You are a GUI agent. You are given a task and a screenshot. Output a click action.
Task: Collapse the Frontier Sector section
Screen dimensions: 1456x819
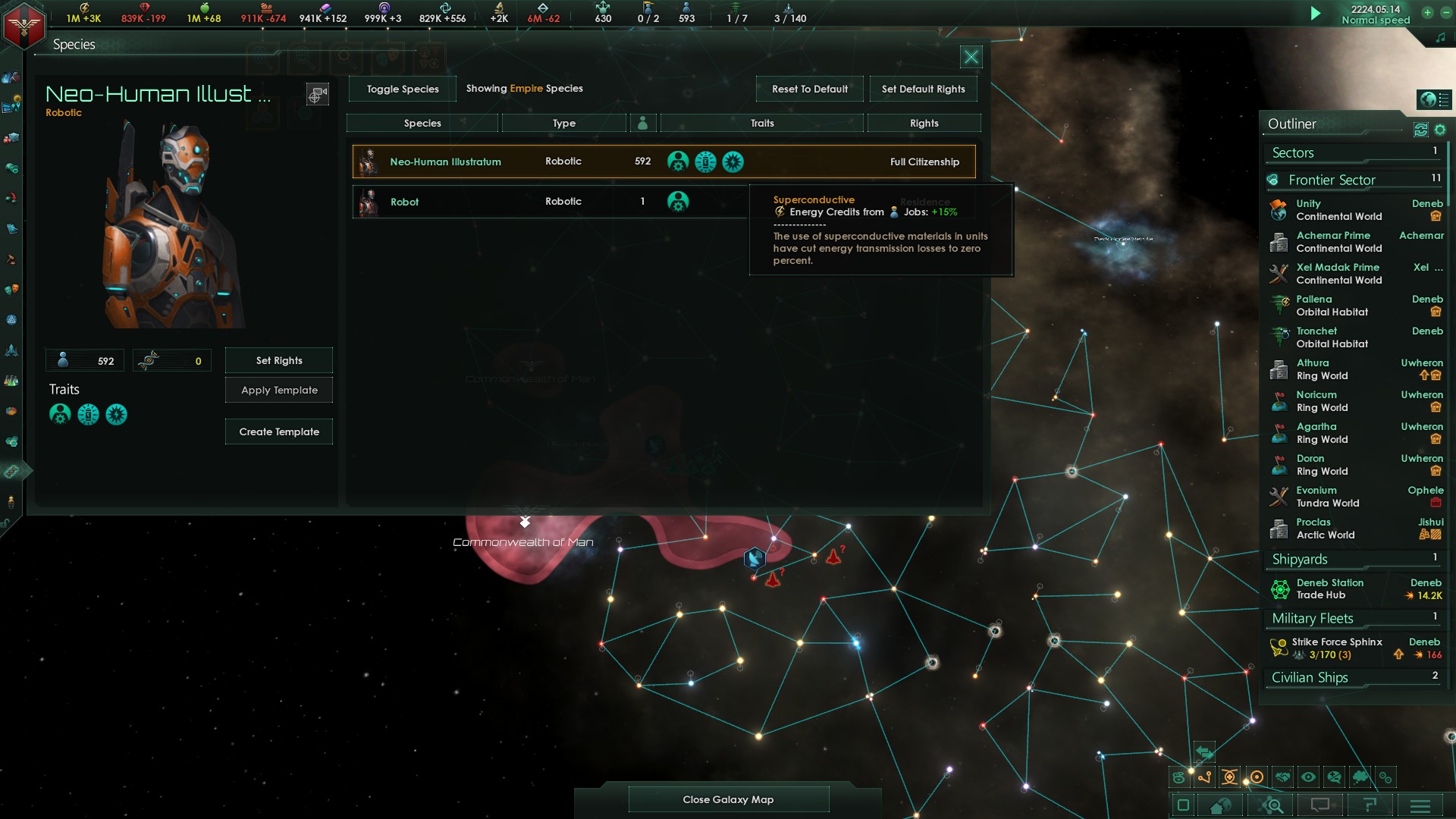click(1332, 180)
